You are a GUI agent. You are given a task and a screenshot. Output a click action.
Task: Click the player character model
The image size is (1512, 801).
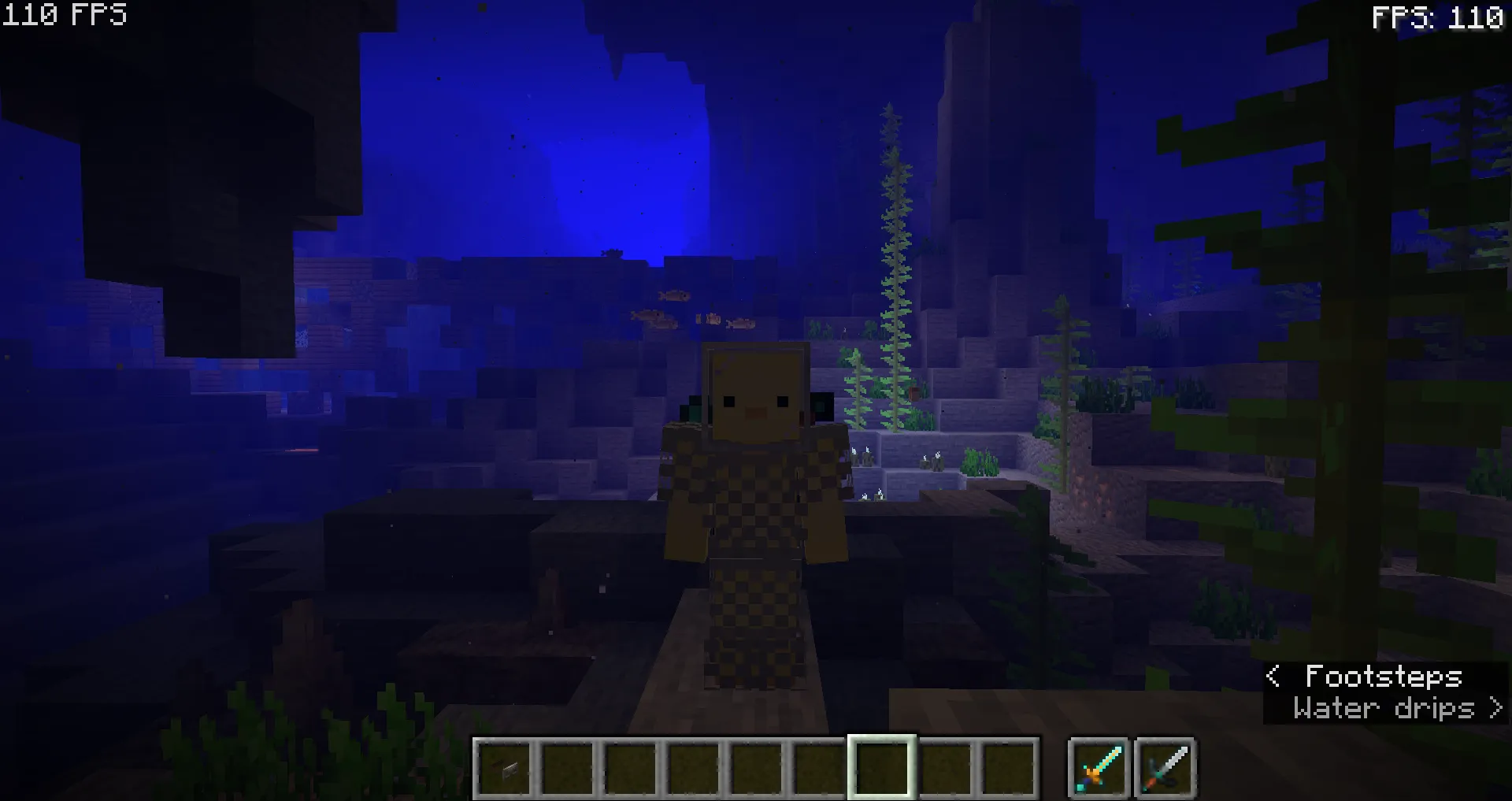756,512
